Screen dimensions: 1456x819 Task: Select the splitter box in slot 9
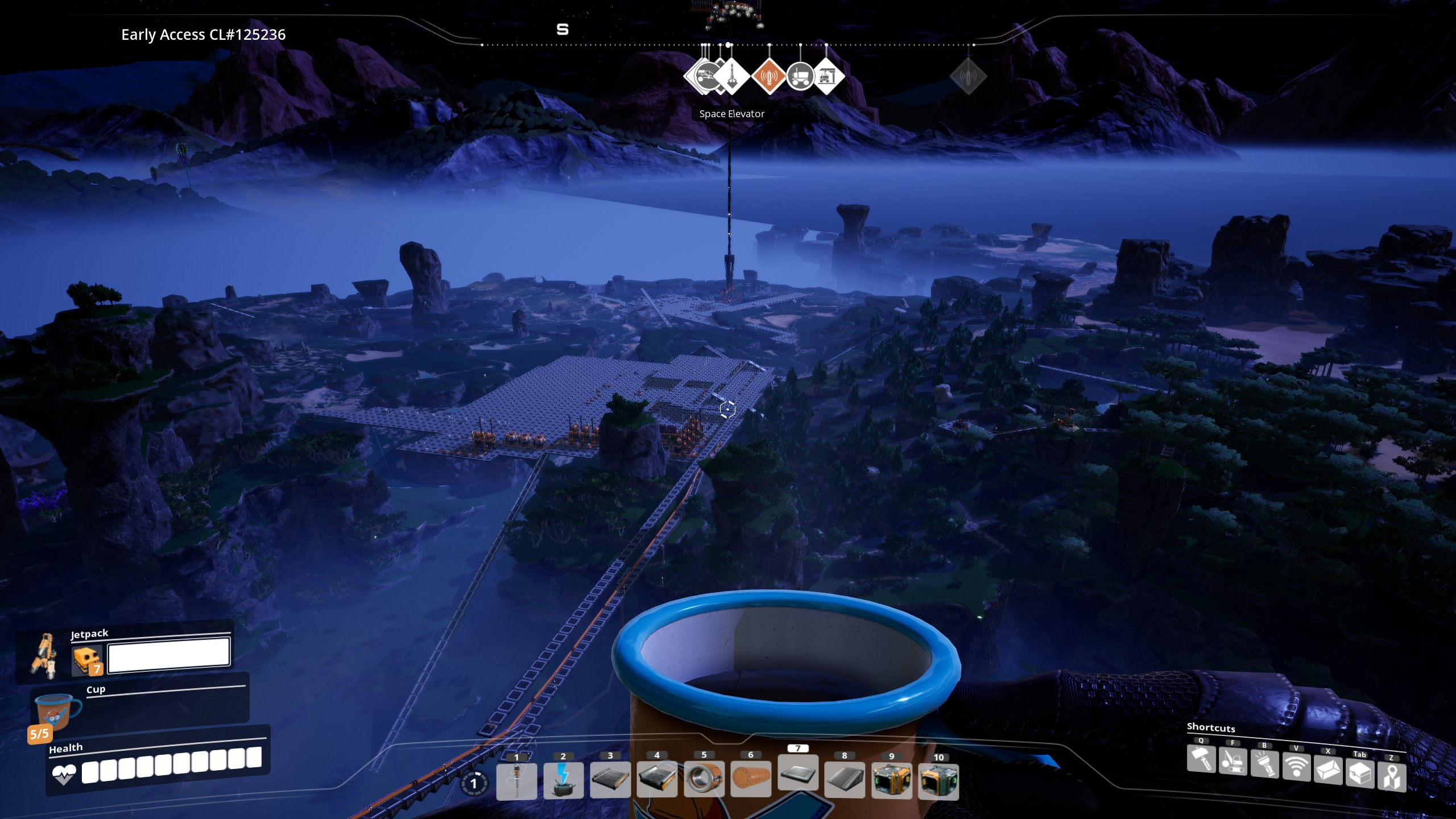891,780
